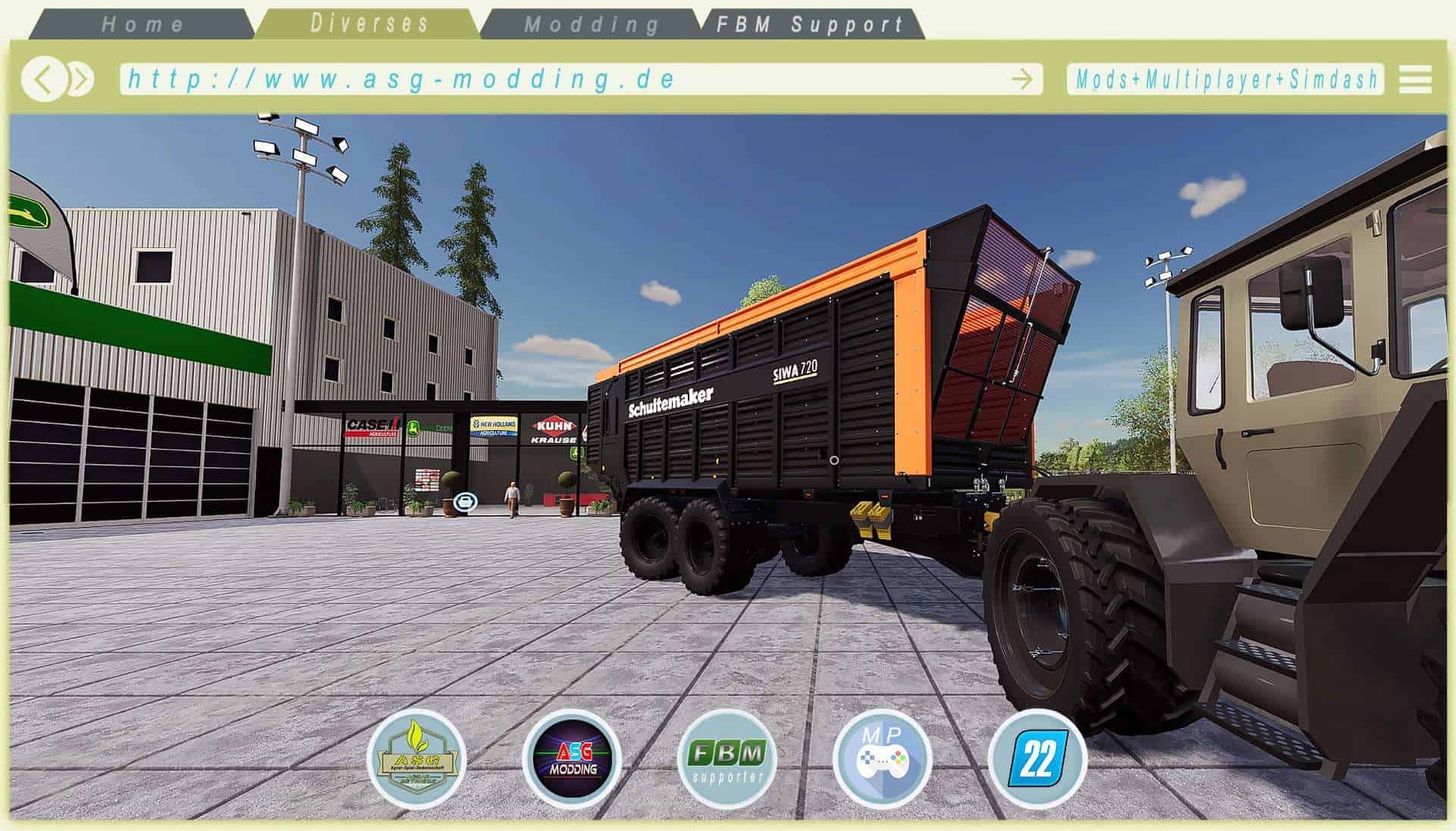The image size is (1456, 831).
Task: Click the MP gamepad multiplayer icon
Action: click(x=881, y=758)
